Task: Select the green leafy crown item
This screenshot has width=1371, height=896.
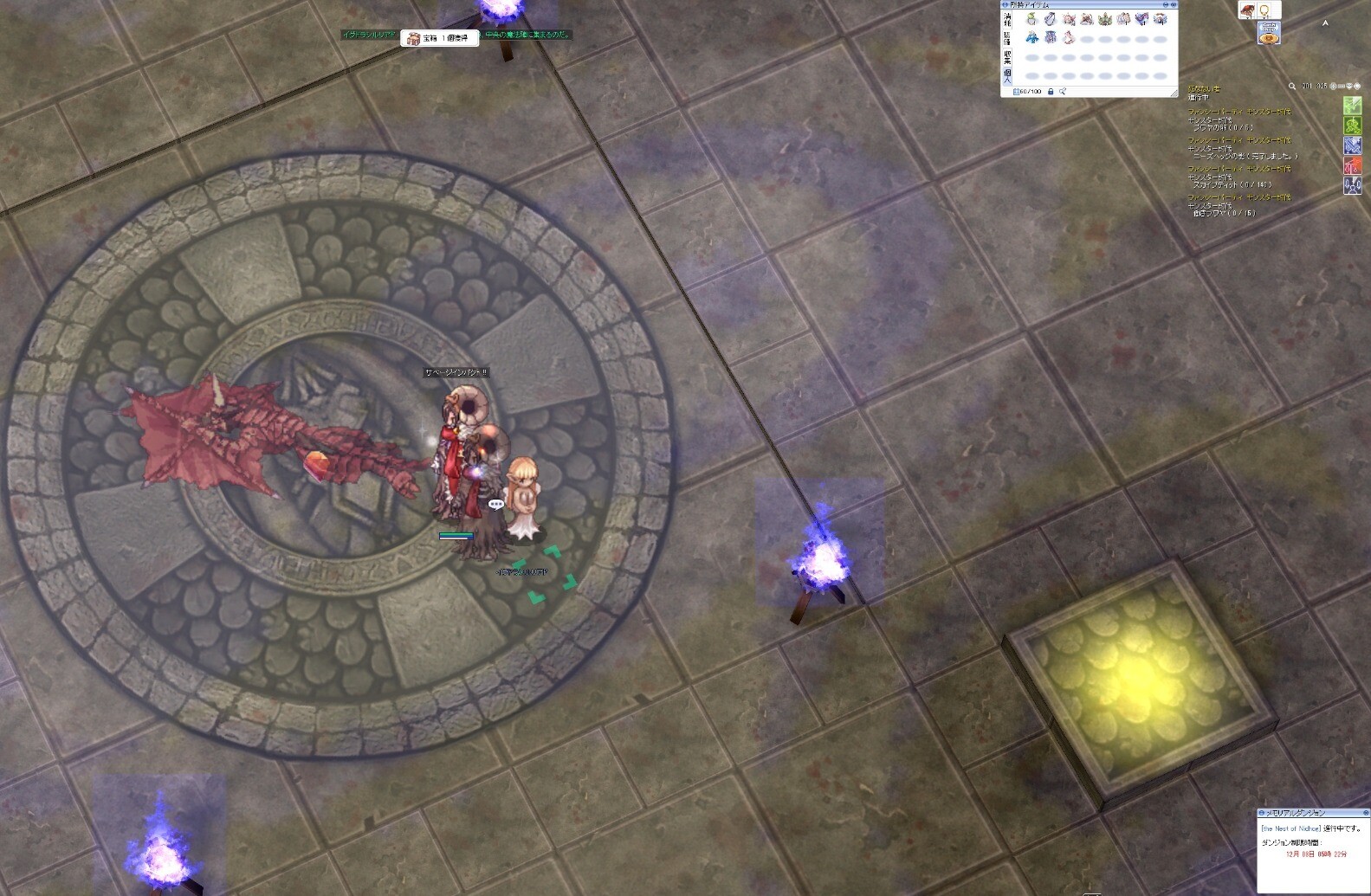Action: tap(1105, 19)
